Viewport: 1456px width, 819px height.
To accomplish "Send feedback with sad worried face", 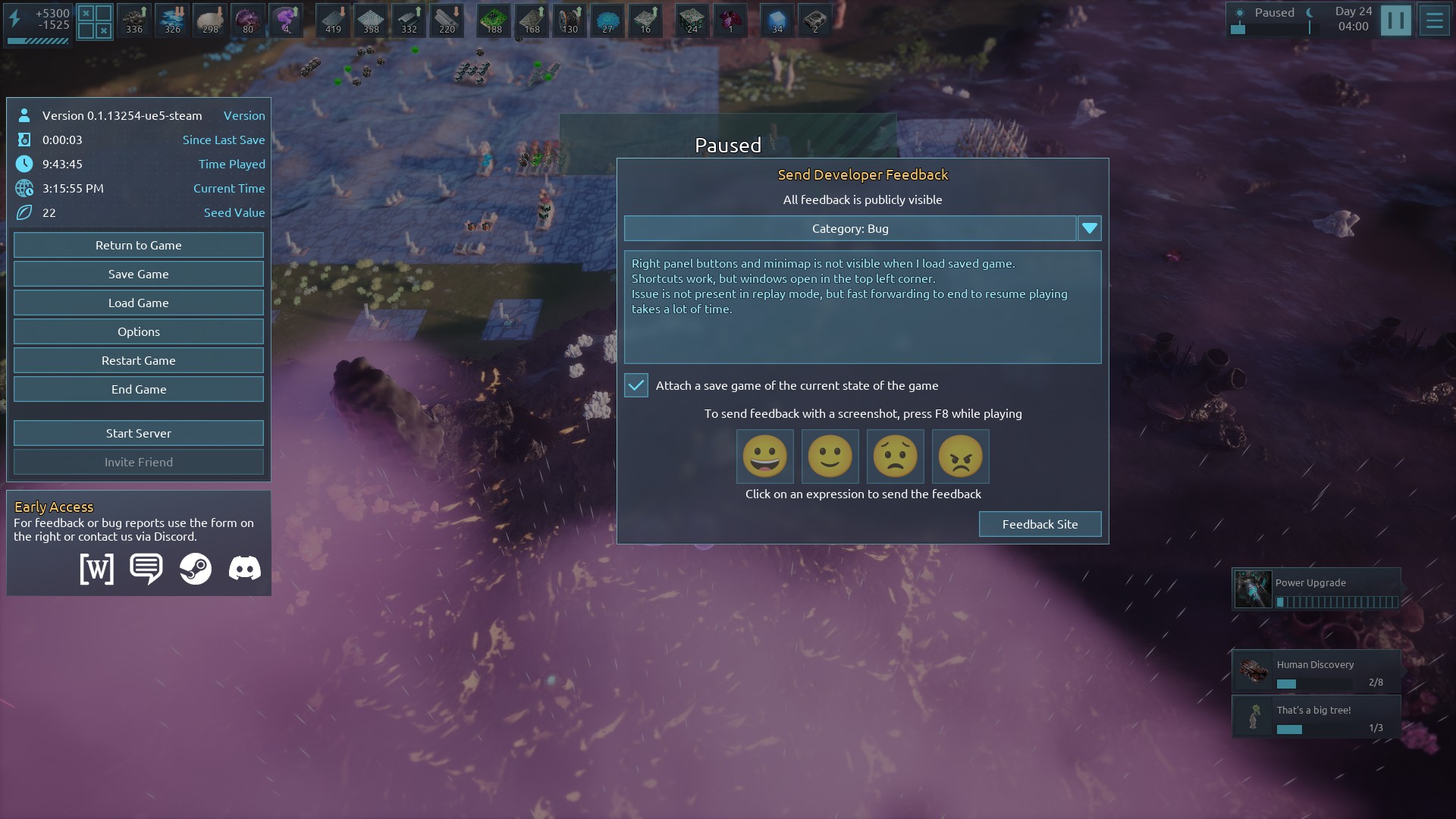I will point(895,457).
